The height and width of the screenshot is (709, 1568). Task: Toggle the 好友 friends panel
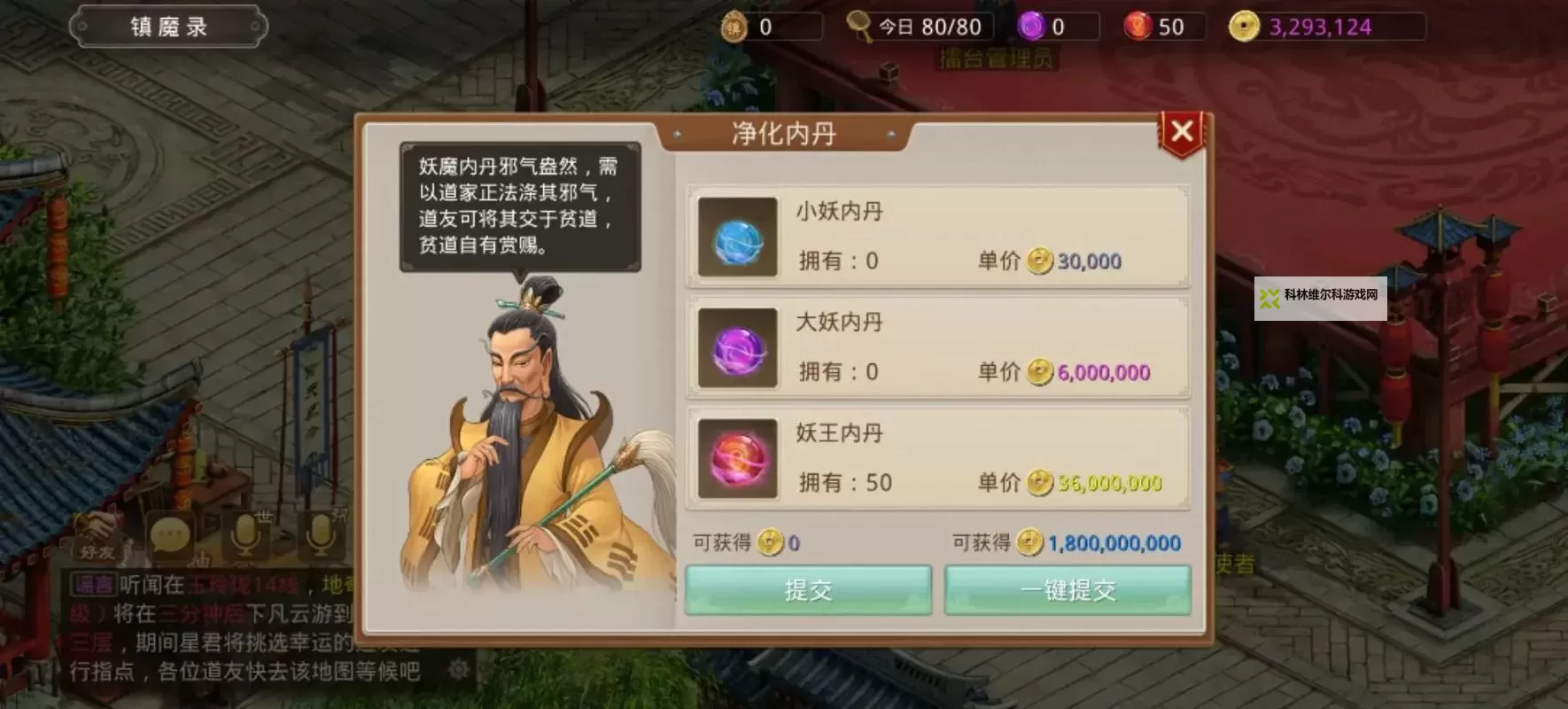coord(97,549)
